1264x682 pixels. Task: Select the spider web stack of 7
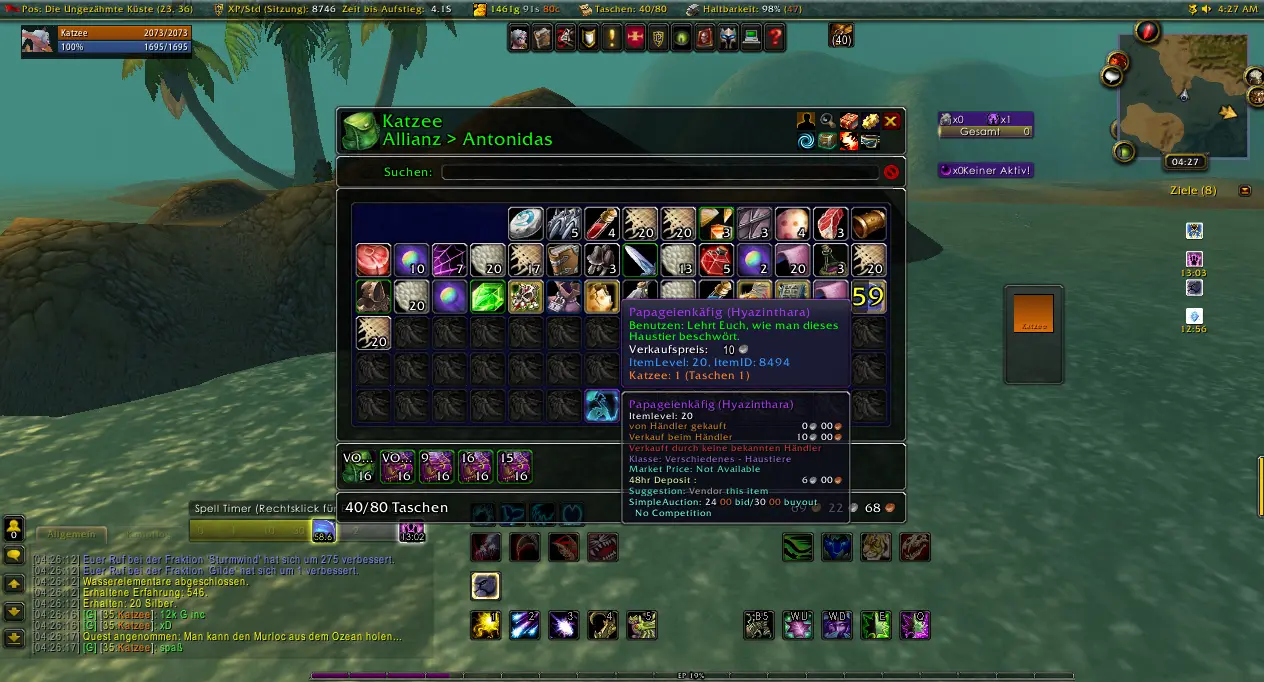click(x=448, y=260)
